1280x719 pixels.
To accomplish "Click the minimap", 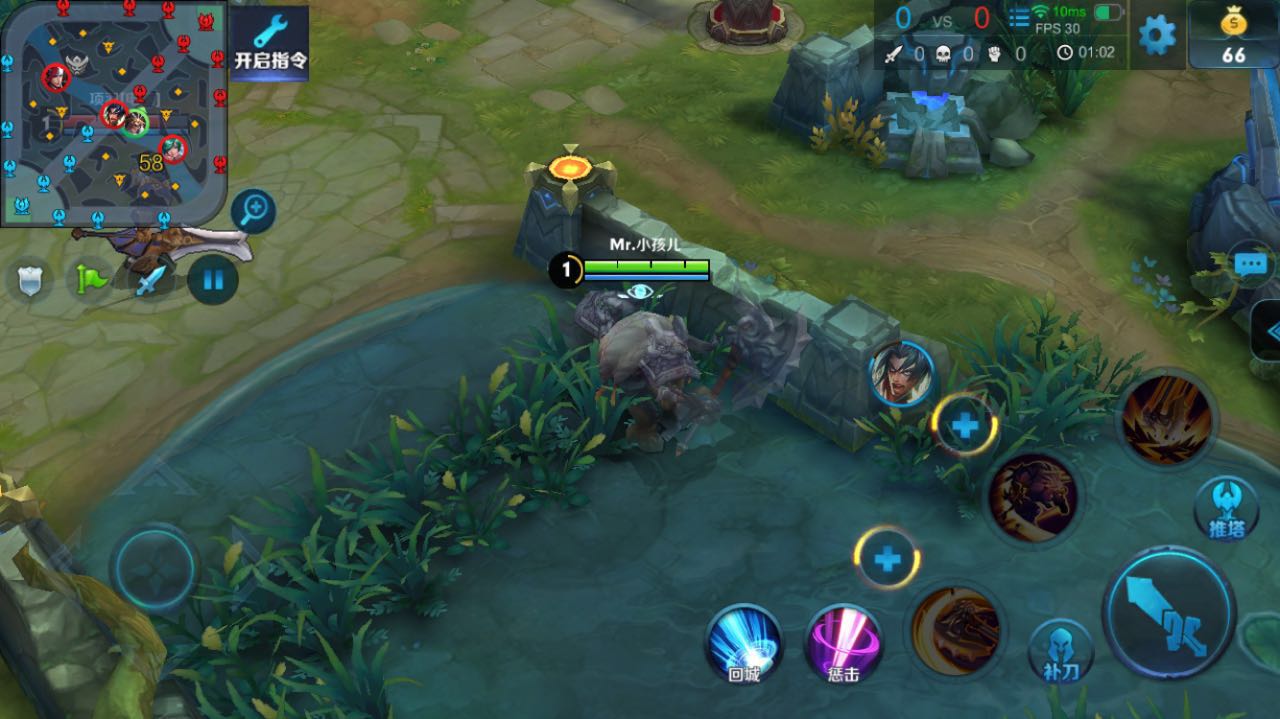I will (113, 112).
